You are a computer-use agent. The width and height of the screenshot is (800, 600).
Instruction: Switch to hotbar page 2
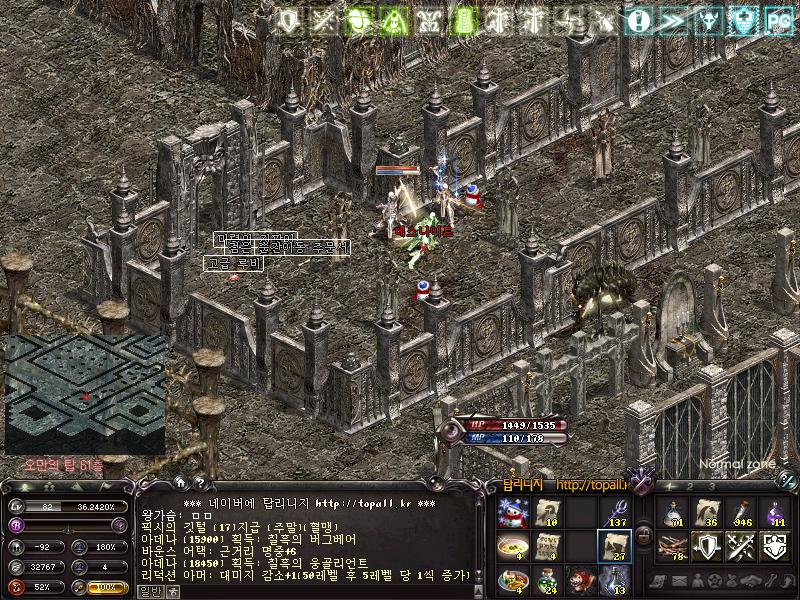pos(689,485)
